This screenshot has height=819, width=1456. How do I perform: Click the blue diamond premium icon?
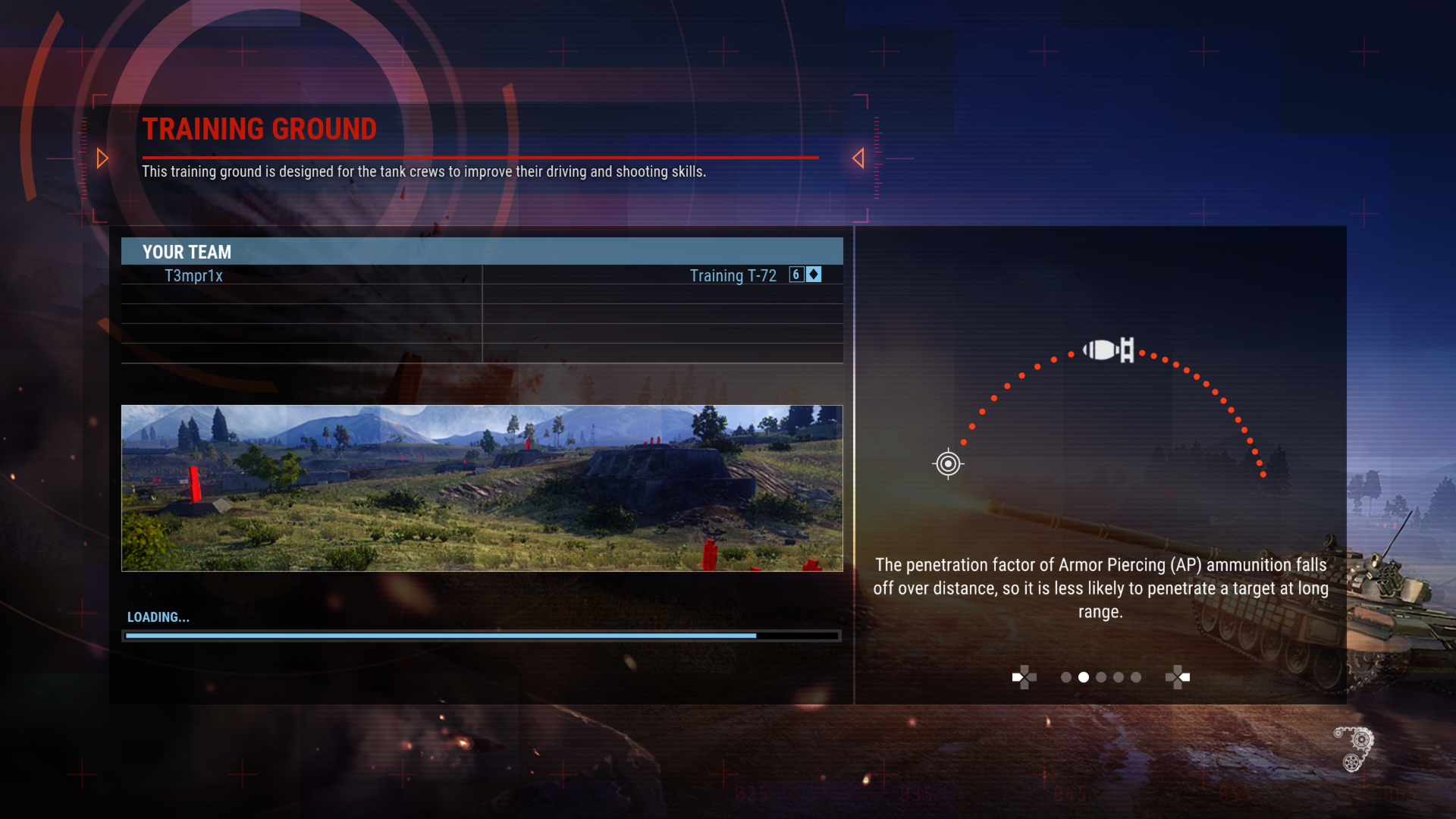pos(811,275)
